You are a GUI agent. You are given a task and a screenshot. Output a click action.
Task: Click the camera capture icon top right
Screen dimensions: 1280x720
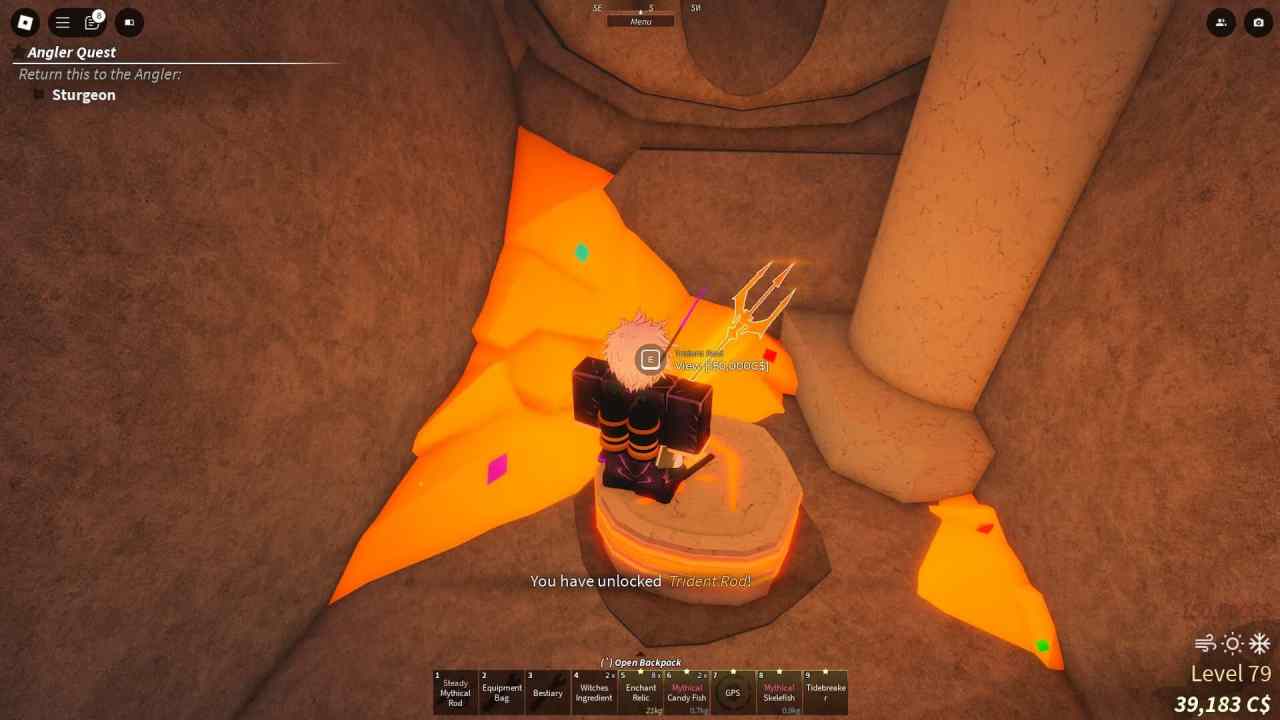[1257, 22]
